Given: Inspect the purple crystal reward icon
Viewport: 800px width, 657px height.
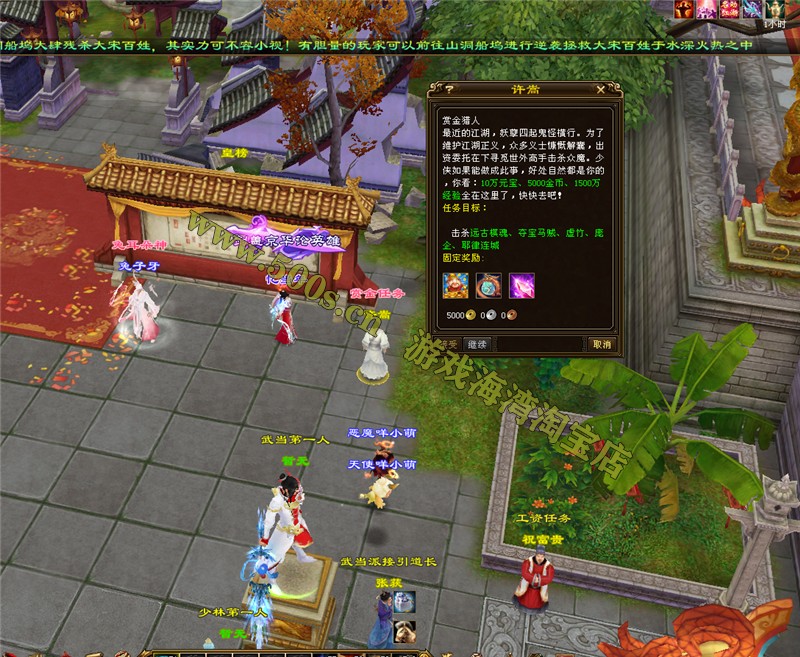Looking at the screenshot, I should pyautogui.click(x=522, y=286).
